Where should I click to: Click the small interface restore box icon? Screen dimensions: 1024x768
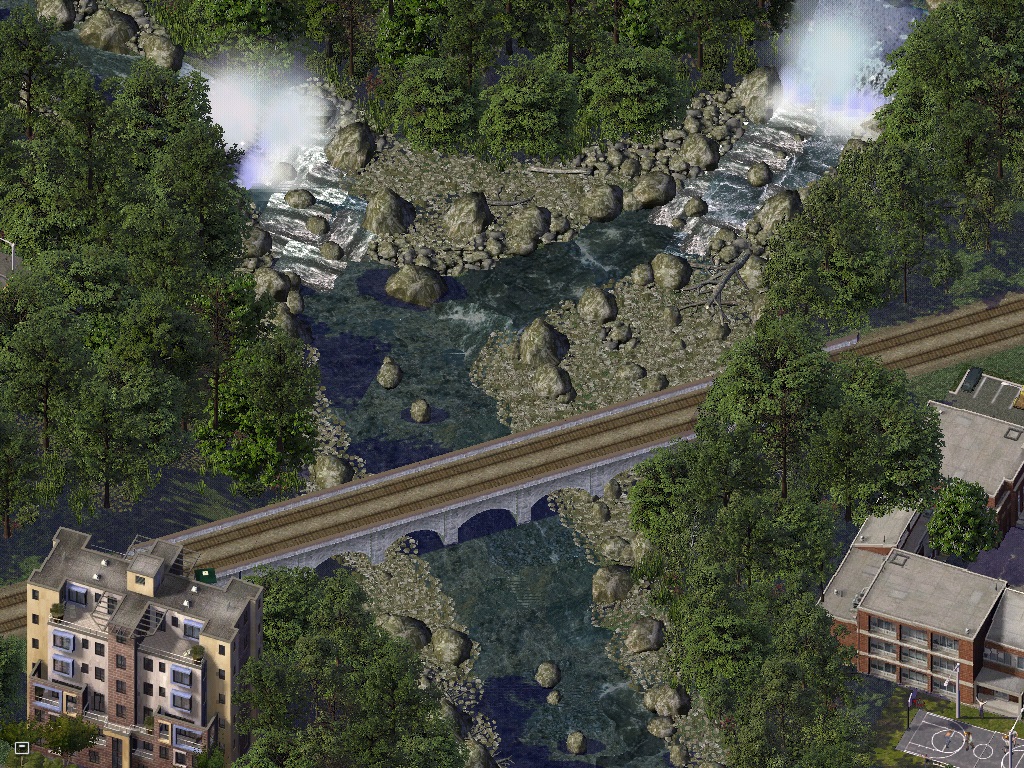pos(22,747)
